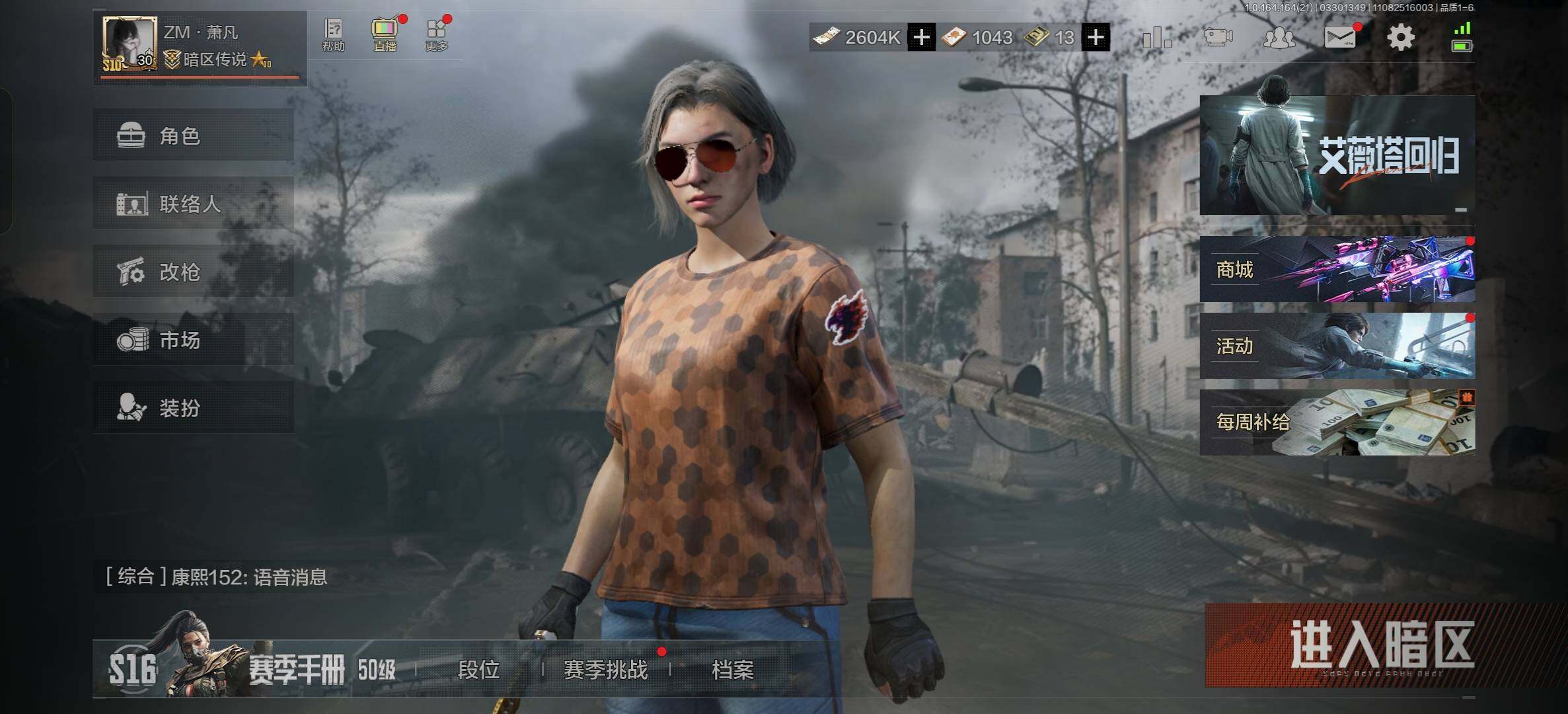Screen dimensions: 1568x714
Task: View the 艾薇塔回归 promo banner
Action: (x=1337, y=155)
